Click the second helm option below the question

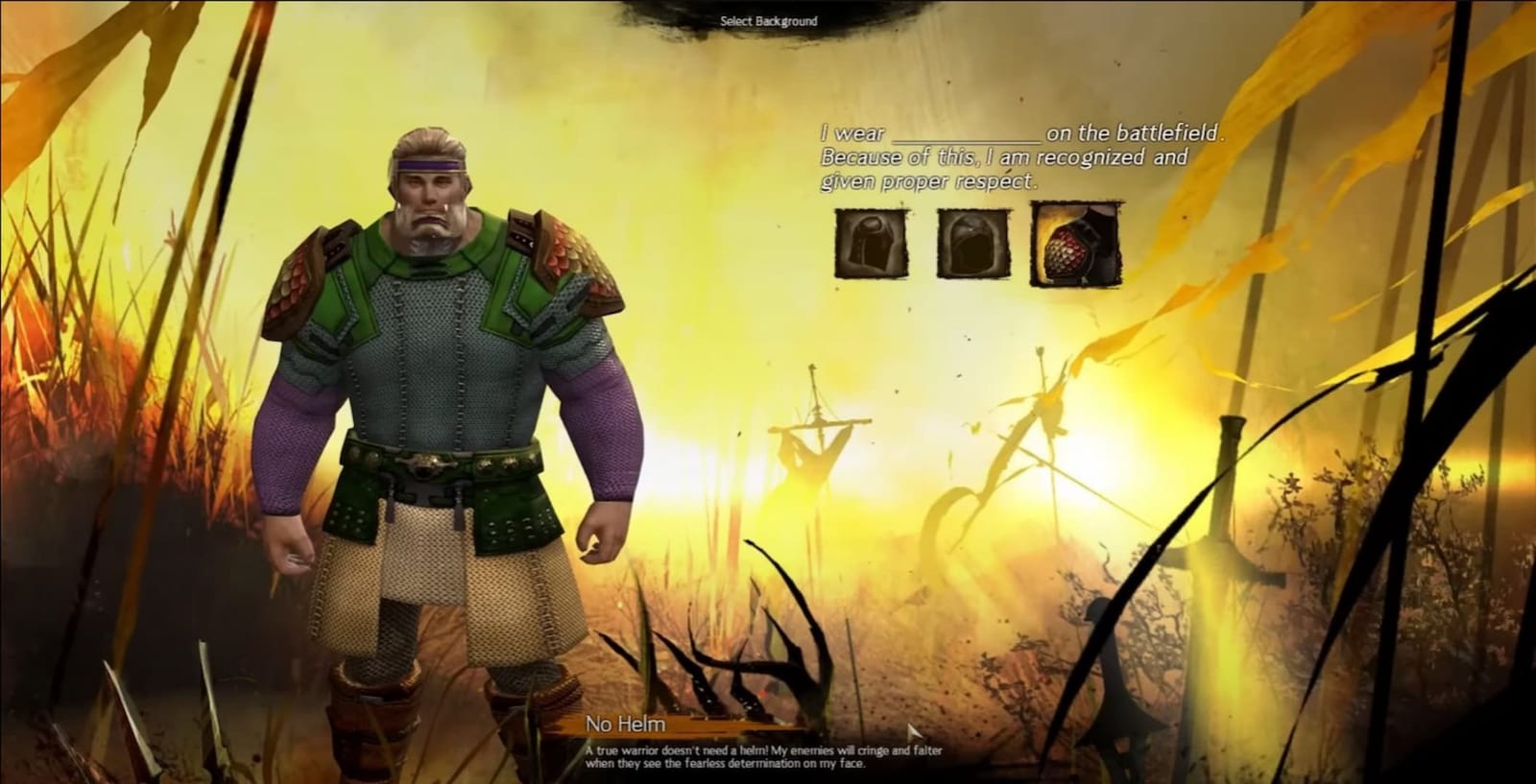tap(972, 243)
